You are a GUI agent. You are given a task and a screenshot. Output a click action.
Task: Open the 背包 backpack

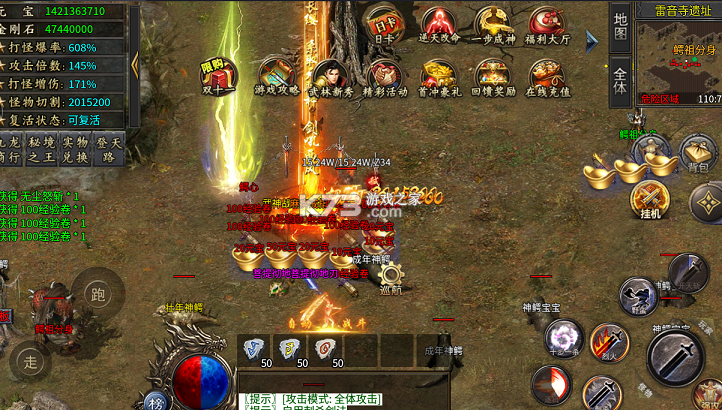pos(700,153)
